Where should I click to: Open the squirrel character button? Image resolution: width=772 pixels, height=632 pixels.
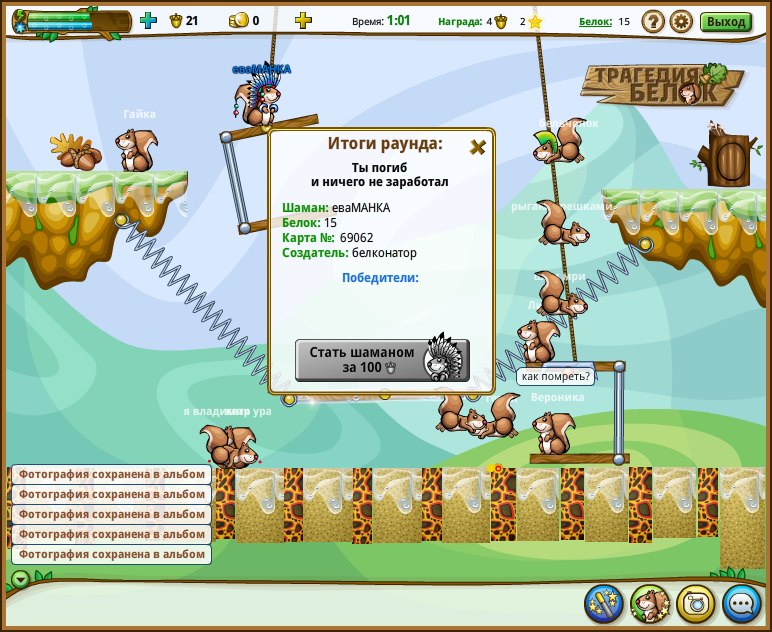tap(650, 603)
